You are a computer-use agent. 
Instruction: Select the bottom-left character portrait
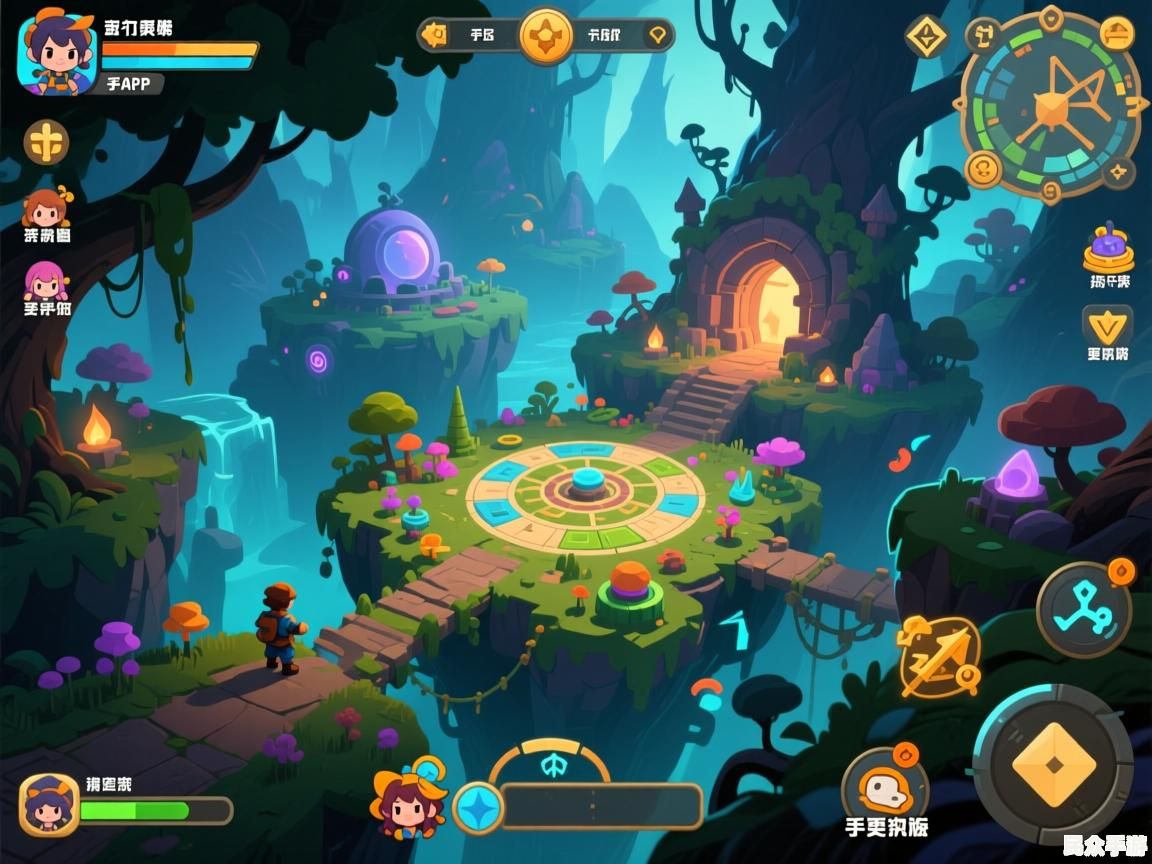click(48, 804)
